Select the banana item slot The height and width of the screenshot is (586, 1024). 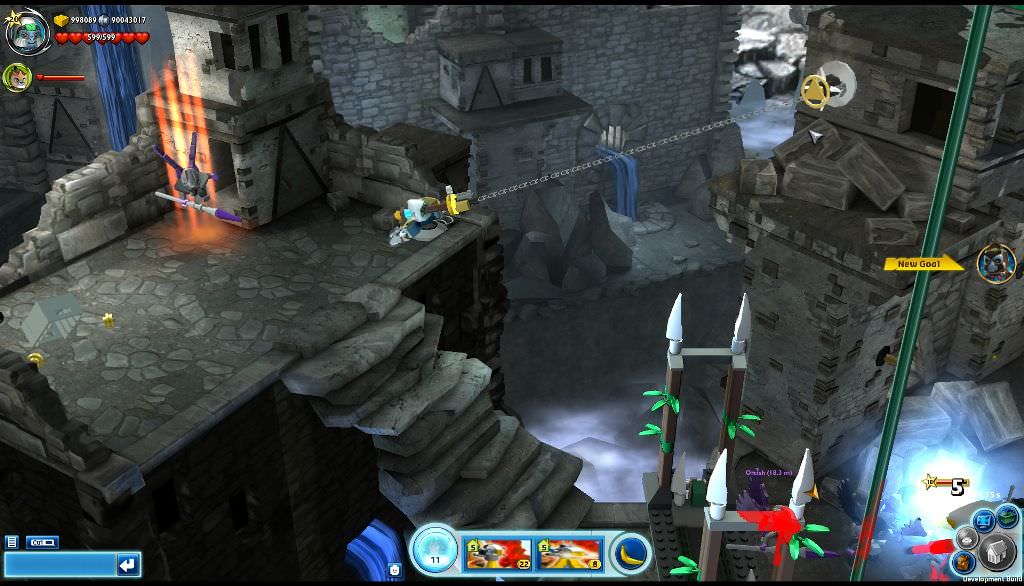(x=632, y=553)
